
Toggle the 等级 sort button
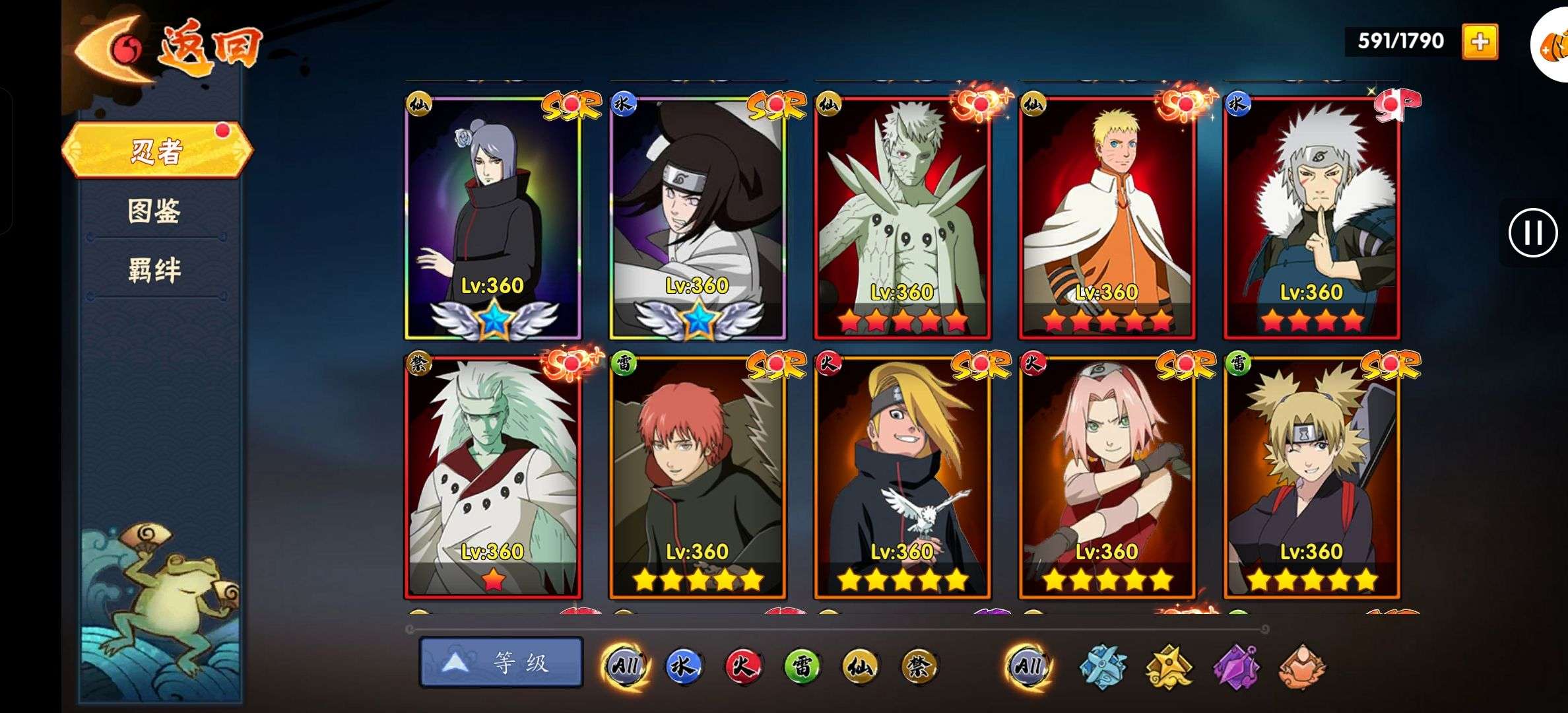click(x=501, y=662)
